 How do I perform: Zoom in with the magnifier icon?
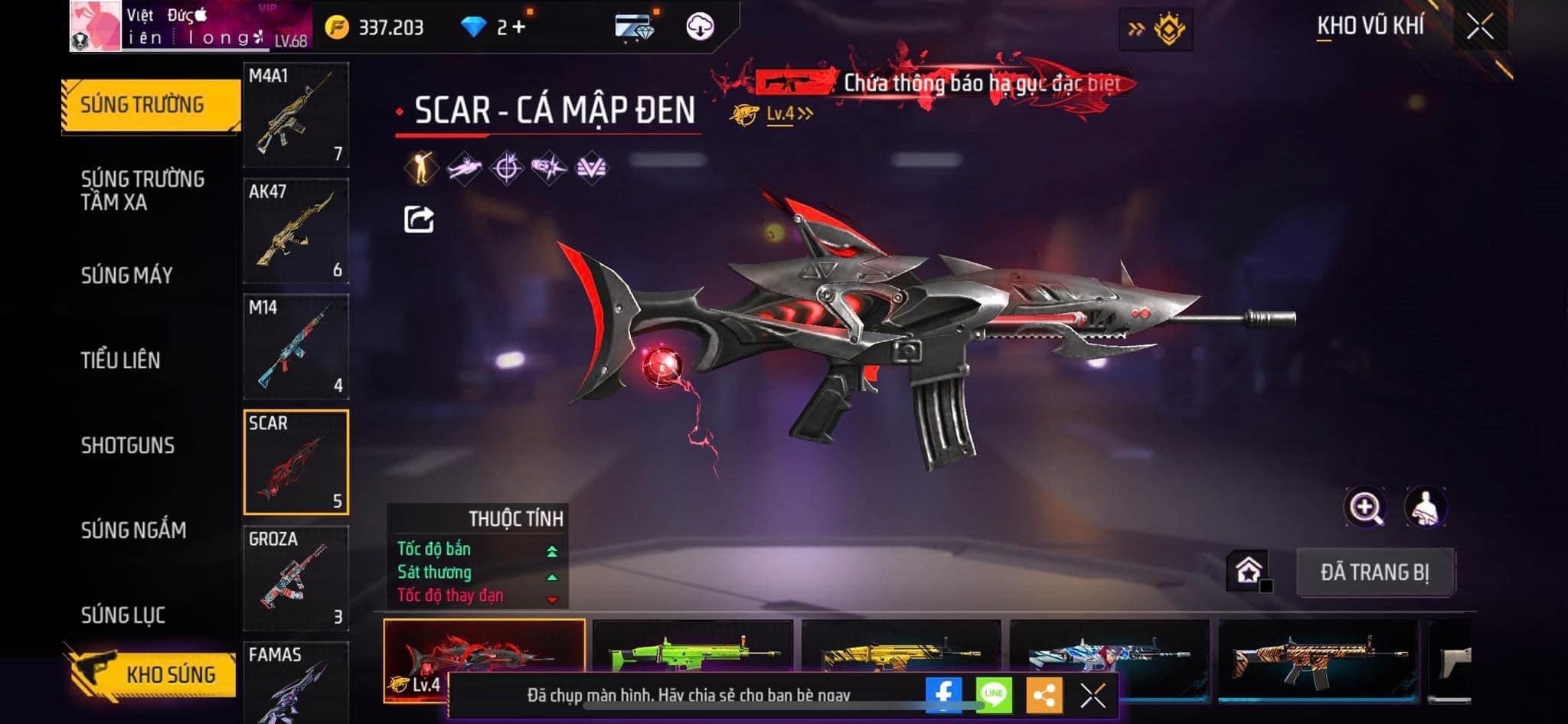tap(1365, 507)
